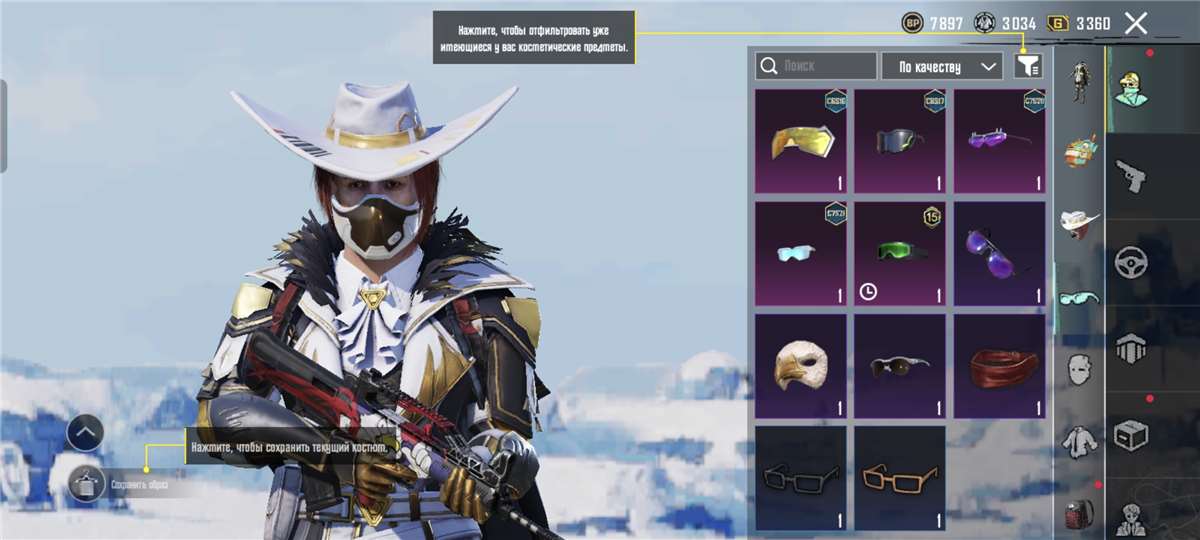Switch to the pistol weapons tab

coord(1131,175)
